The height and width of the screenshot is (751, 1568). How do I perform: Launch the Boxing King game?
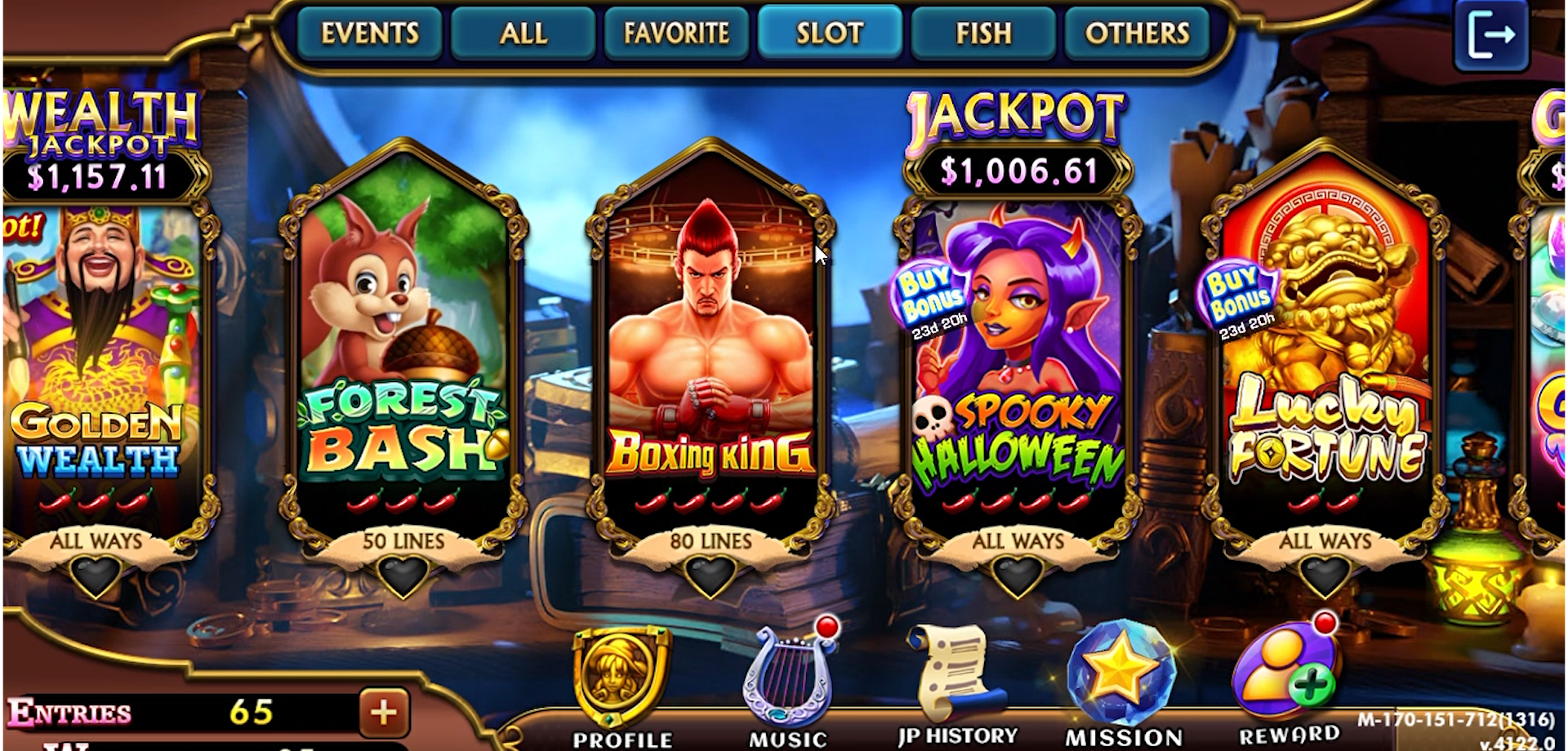(x=709, y=343)
